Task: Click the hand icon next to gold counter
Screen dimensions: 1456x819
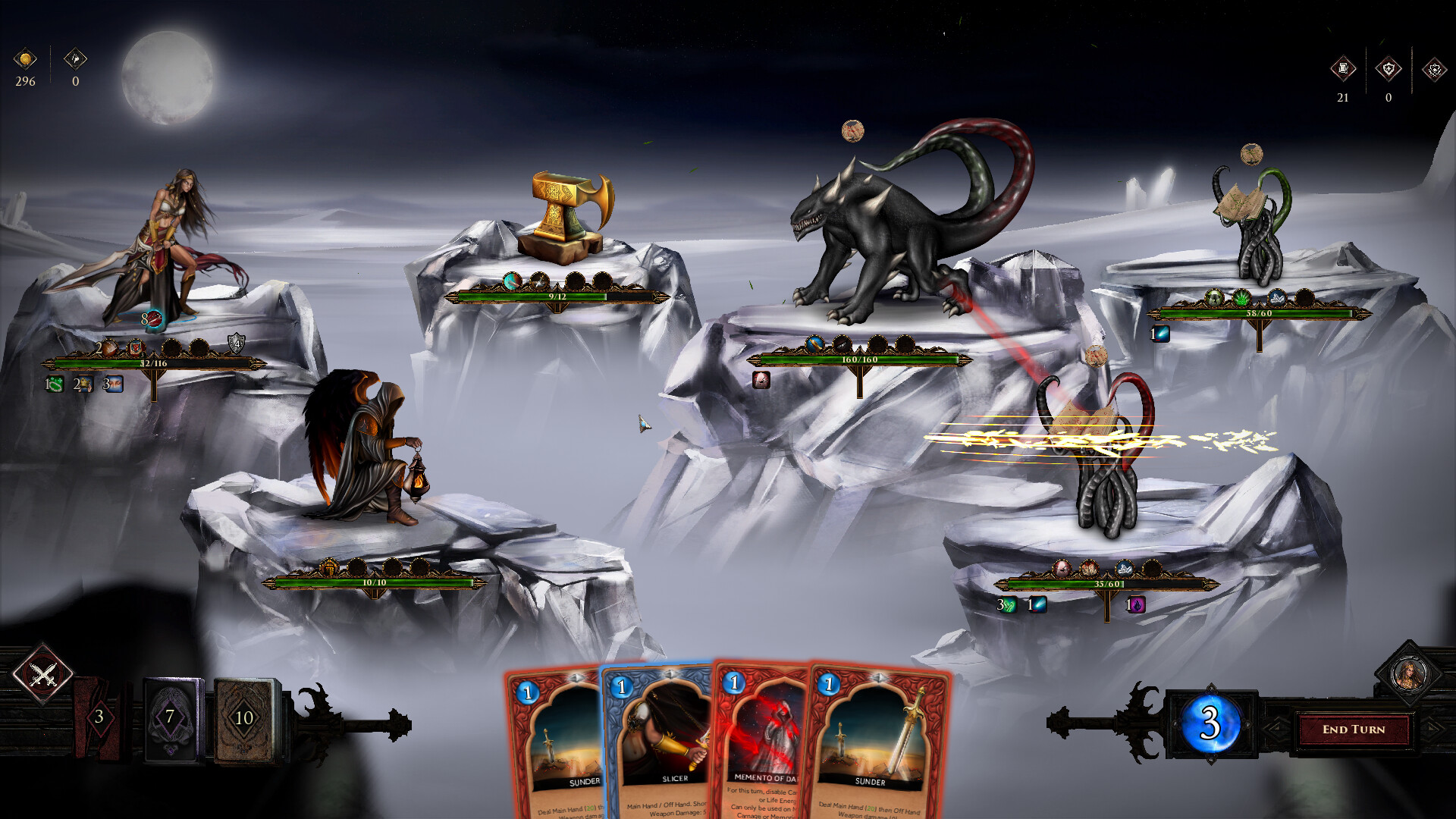Action: pos(74,59)
